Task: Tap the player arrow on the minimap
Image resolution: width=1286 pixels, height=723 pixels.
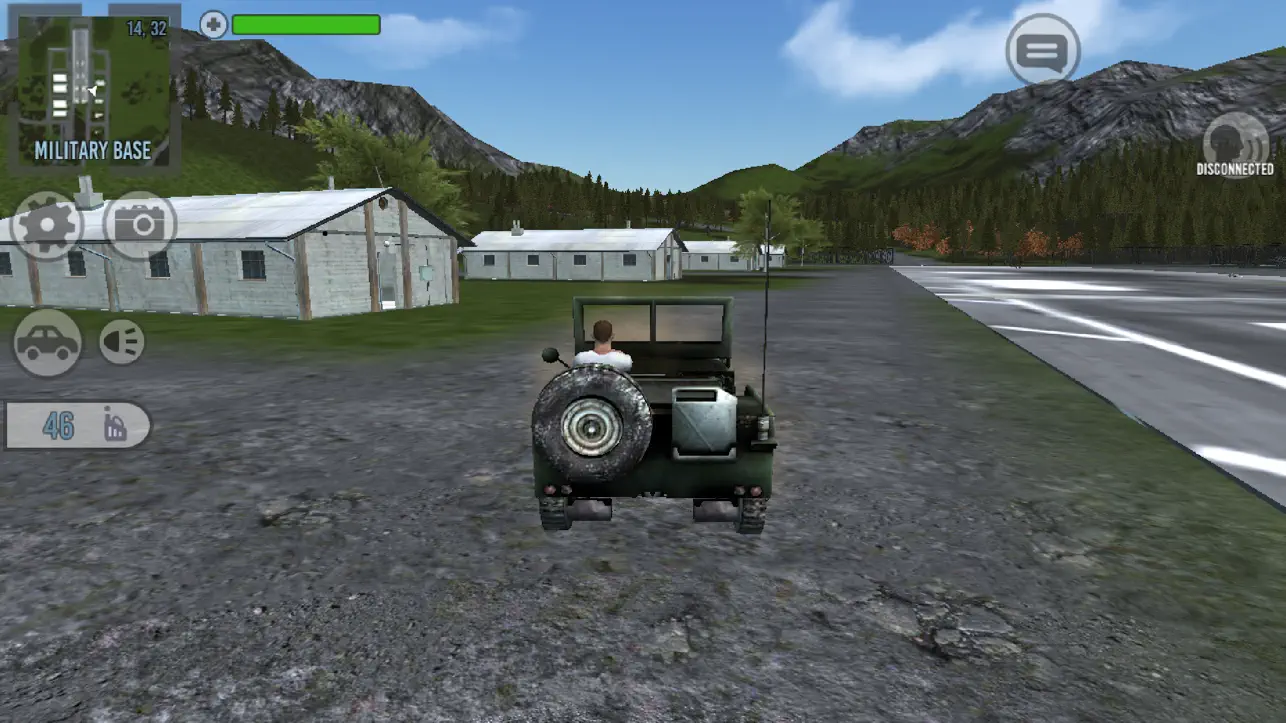Action: point(90,92)
